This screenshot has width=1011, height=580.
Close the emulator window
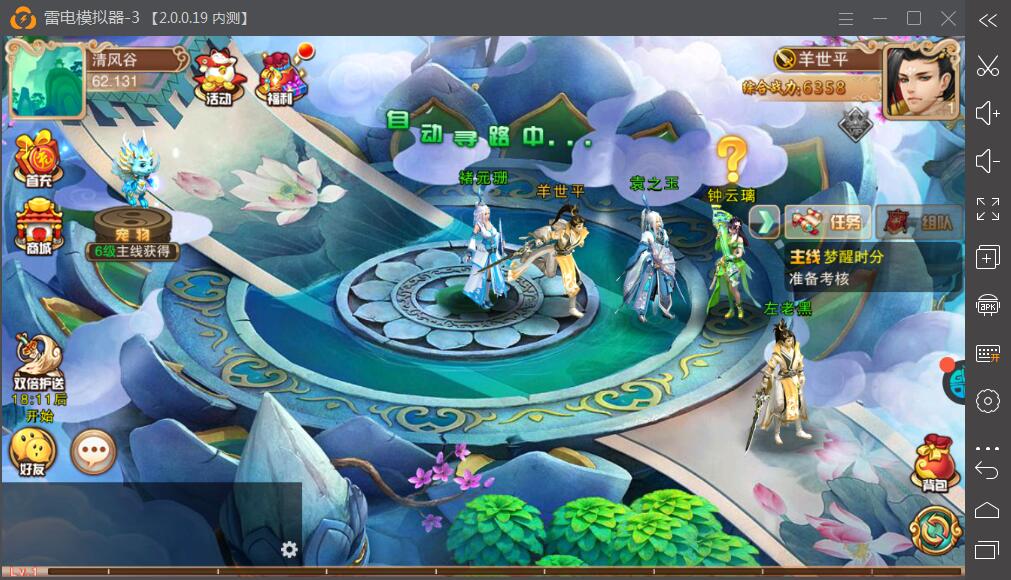coord(949,19)
